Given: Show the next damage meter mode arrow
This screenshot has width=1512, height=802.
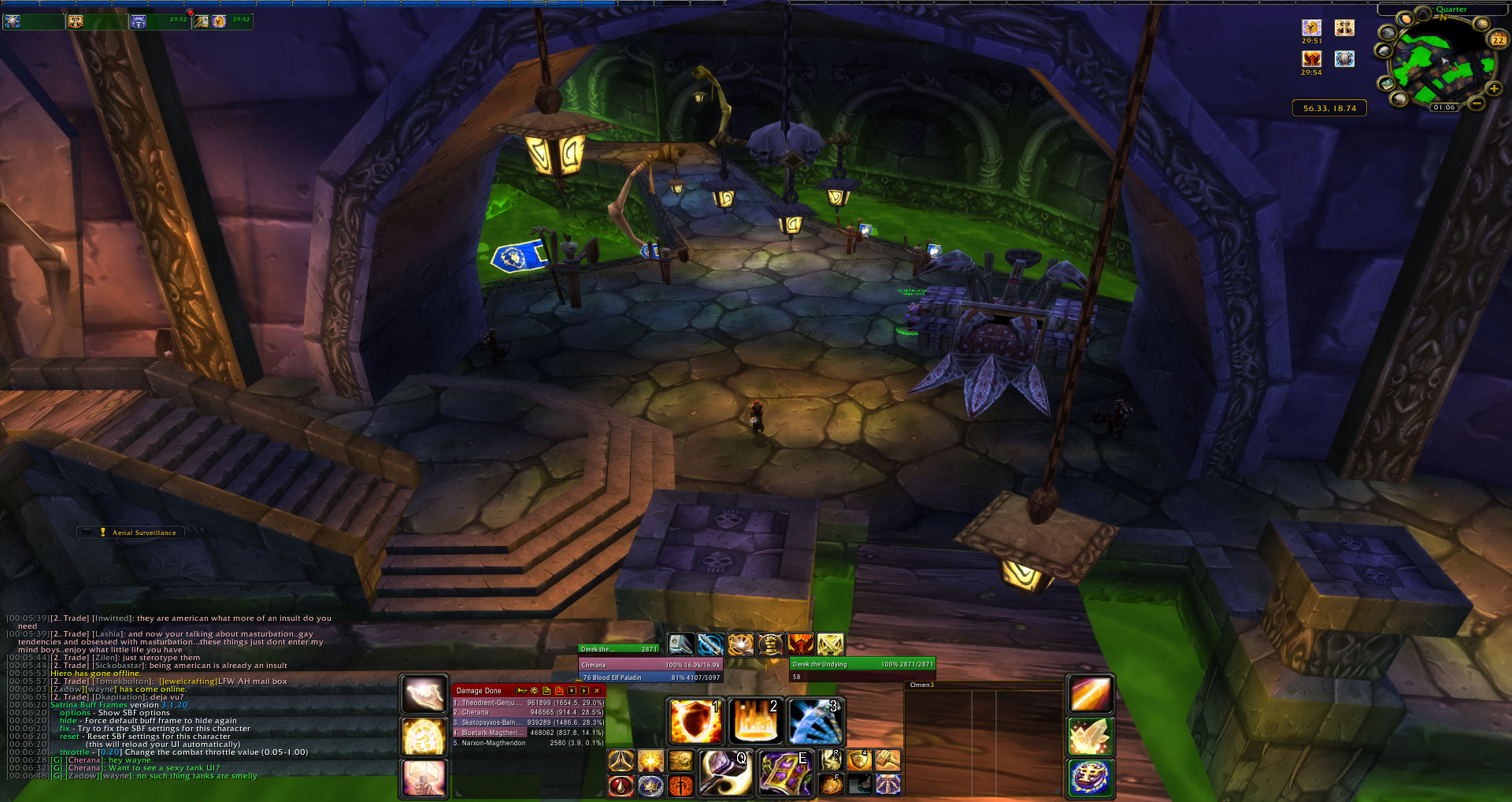Looking at the screenshot, I should (584, 691).
